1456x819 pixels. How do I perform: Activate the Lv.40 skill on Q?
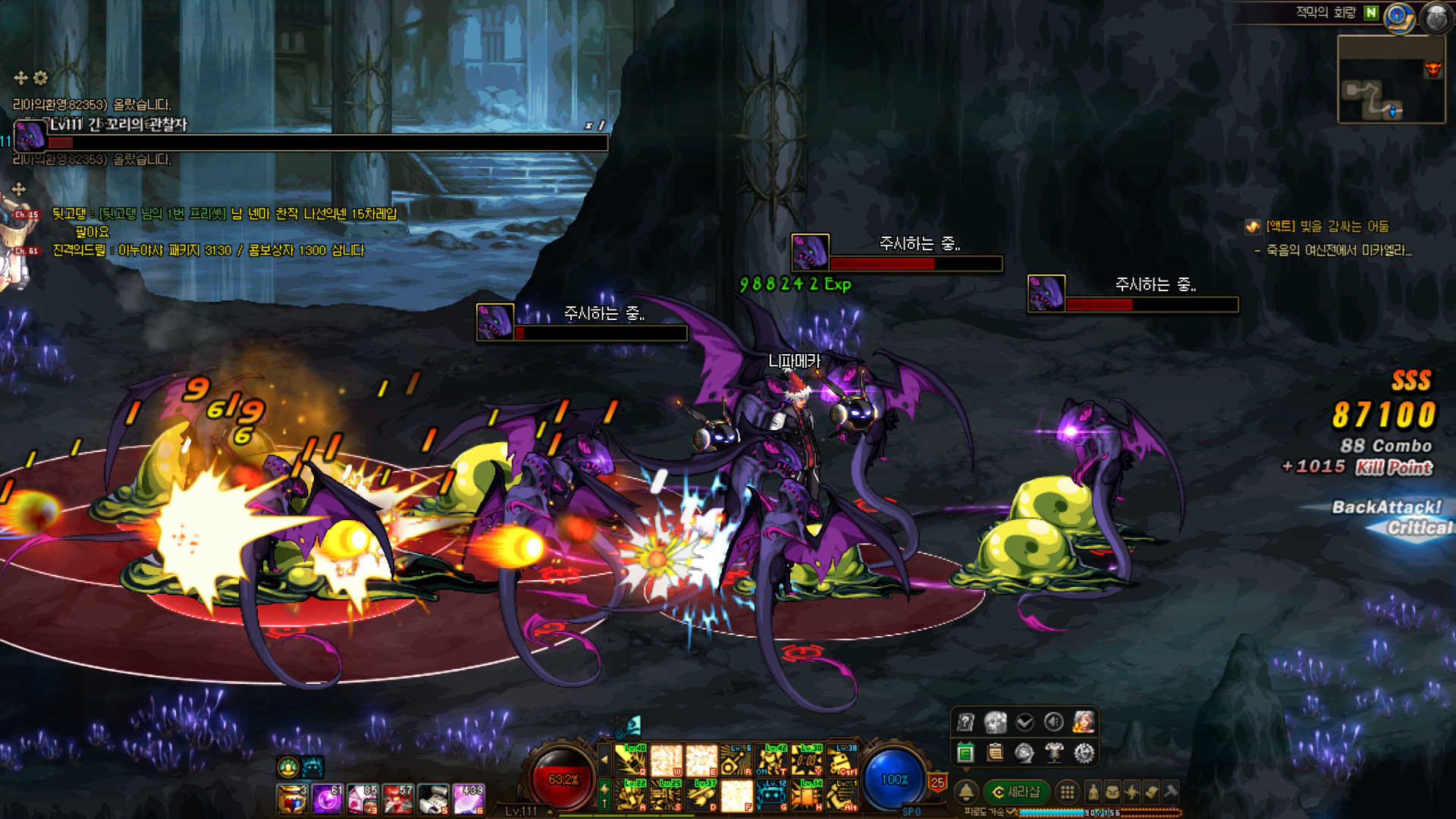click(631, 759)
